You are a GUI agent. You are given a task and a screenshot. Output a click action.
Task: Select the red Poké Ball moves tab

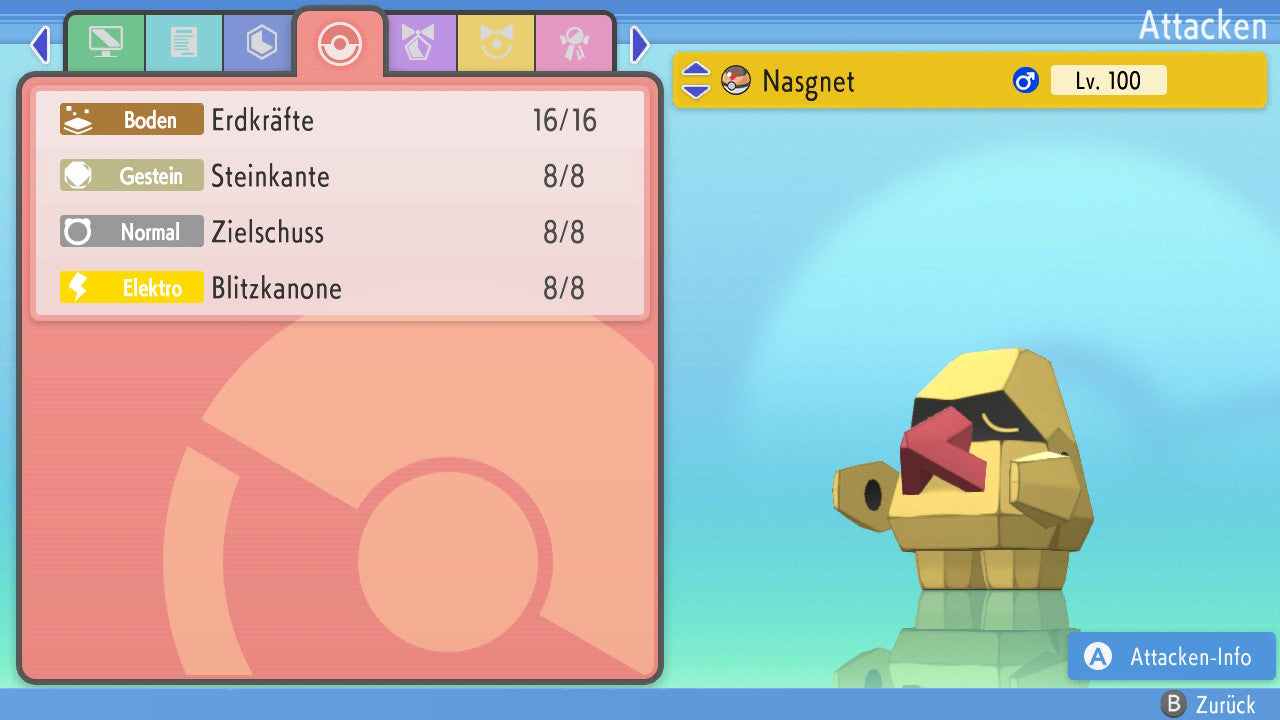coord(339,44)
